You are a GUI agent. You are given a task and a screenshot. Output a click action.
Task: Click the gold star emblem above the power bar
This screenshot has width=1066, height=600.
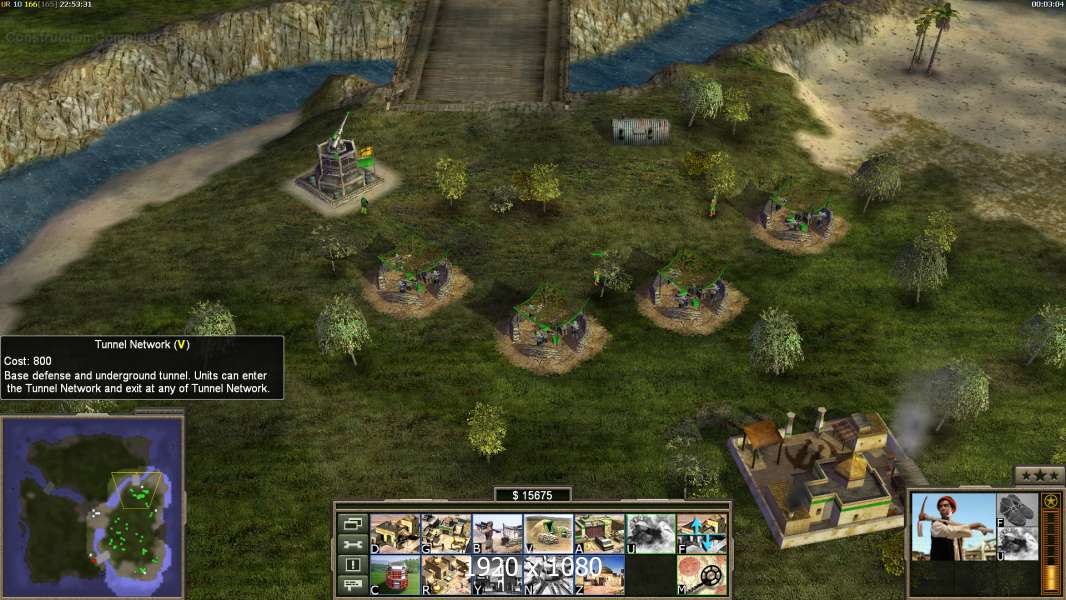(x=1050, y=501)
